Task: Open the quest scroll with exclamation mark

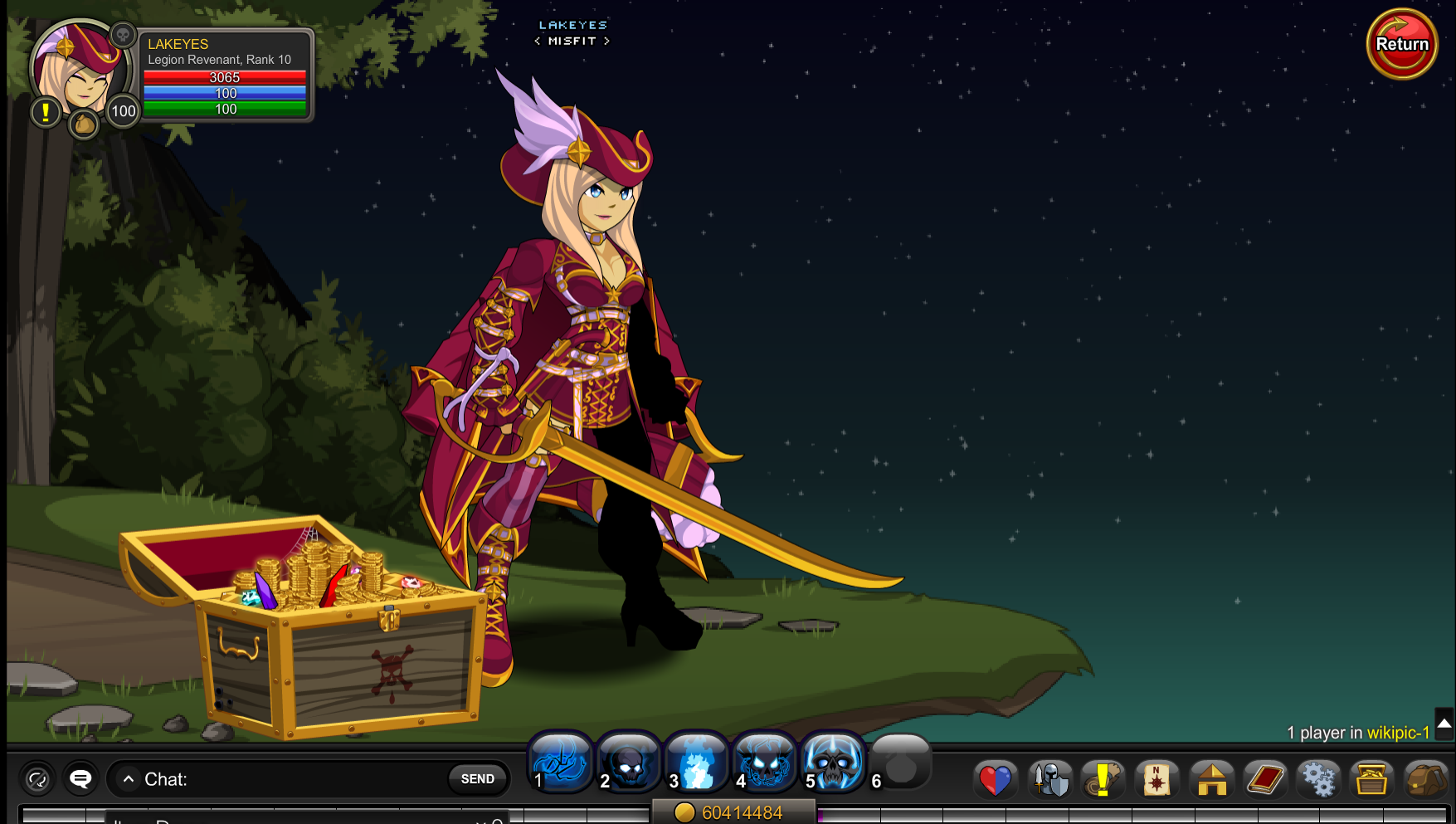Action: coord(1103,780)
